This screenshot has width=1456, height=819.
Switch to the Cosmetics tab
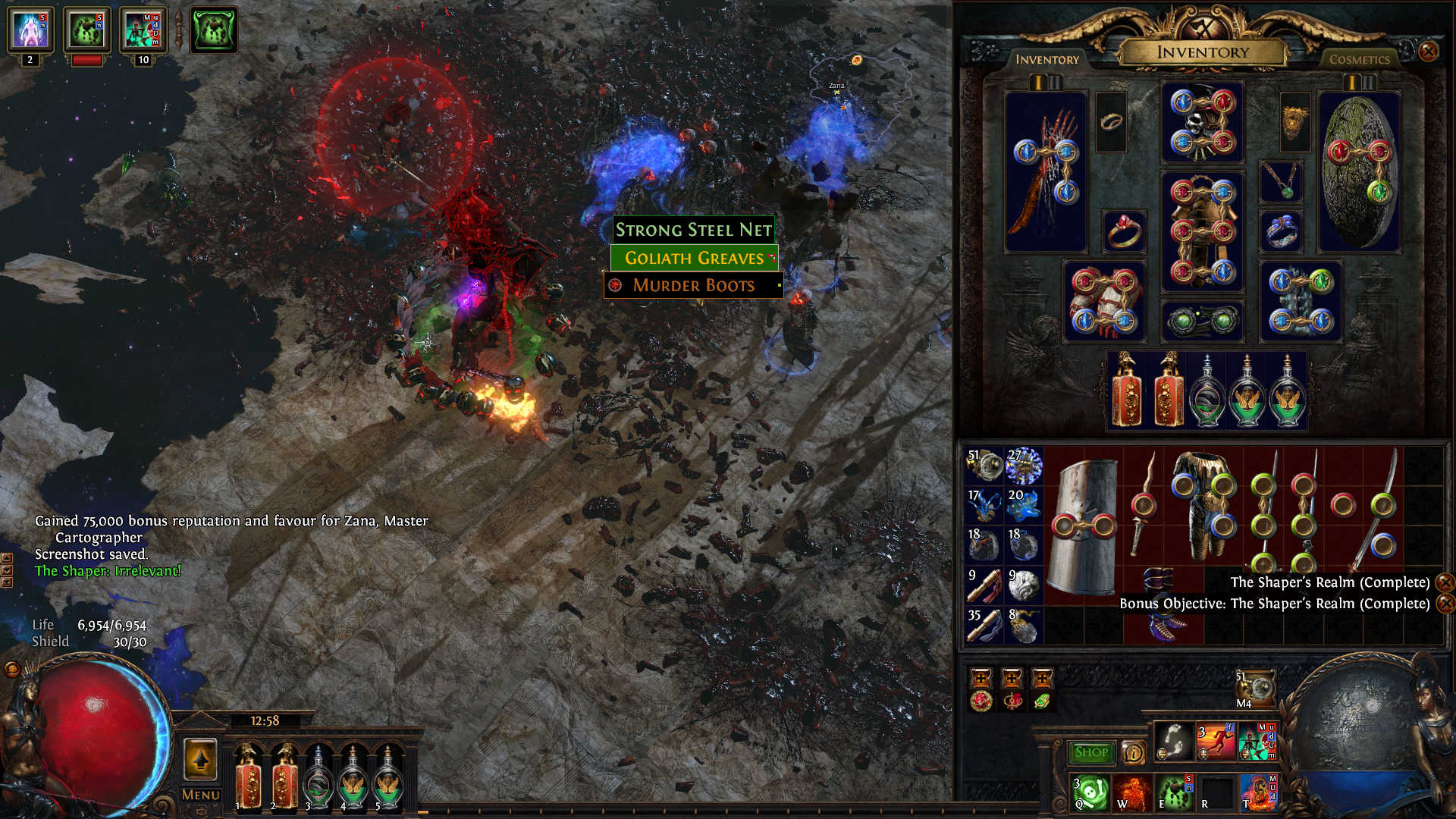click(x=1359, y=59)
